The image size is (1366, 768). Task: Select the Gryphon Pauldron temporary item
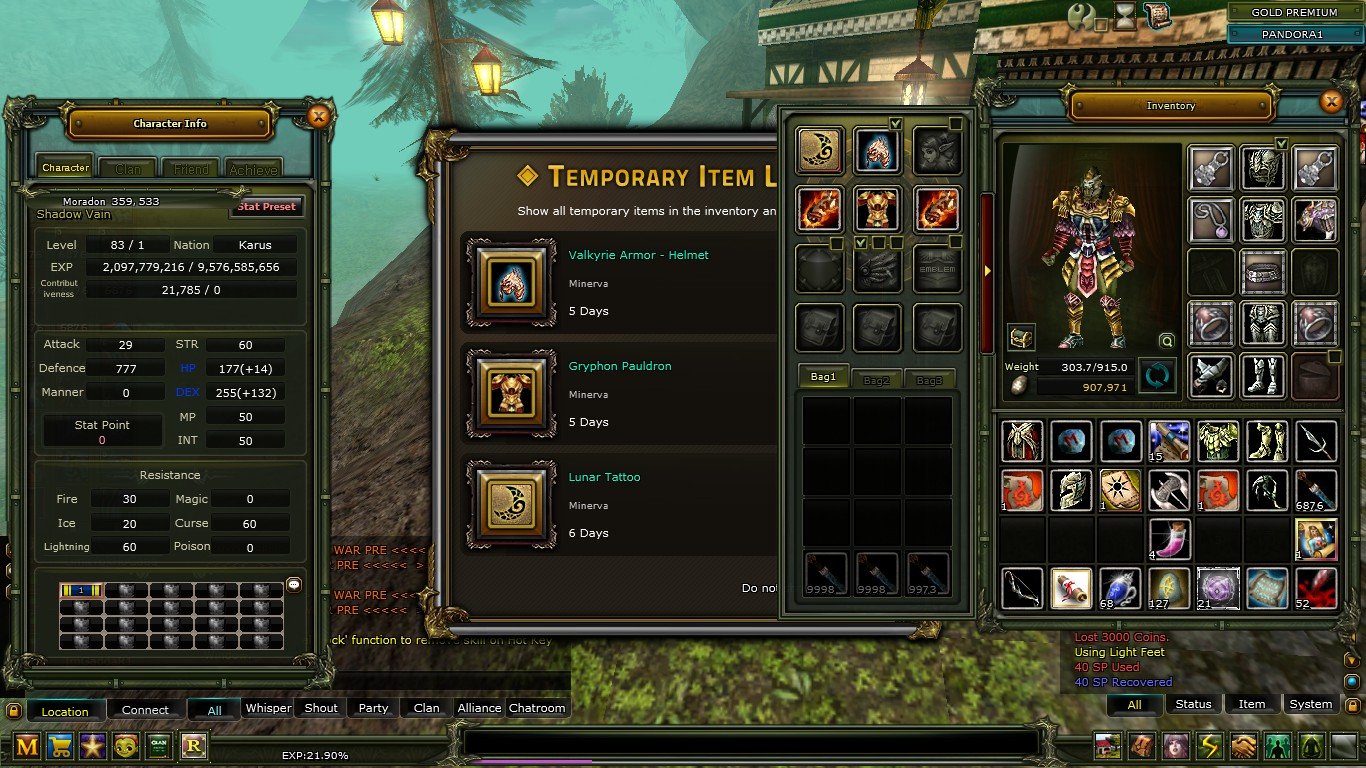pos(514,394)
